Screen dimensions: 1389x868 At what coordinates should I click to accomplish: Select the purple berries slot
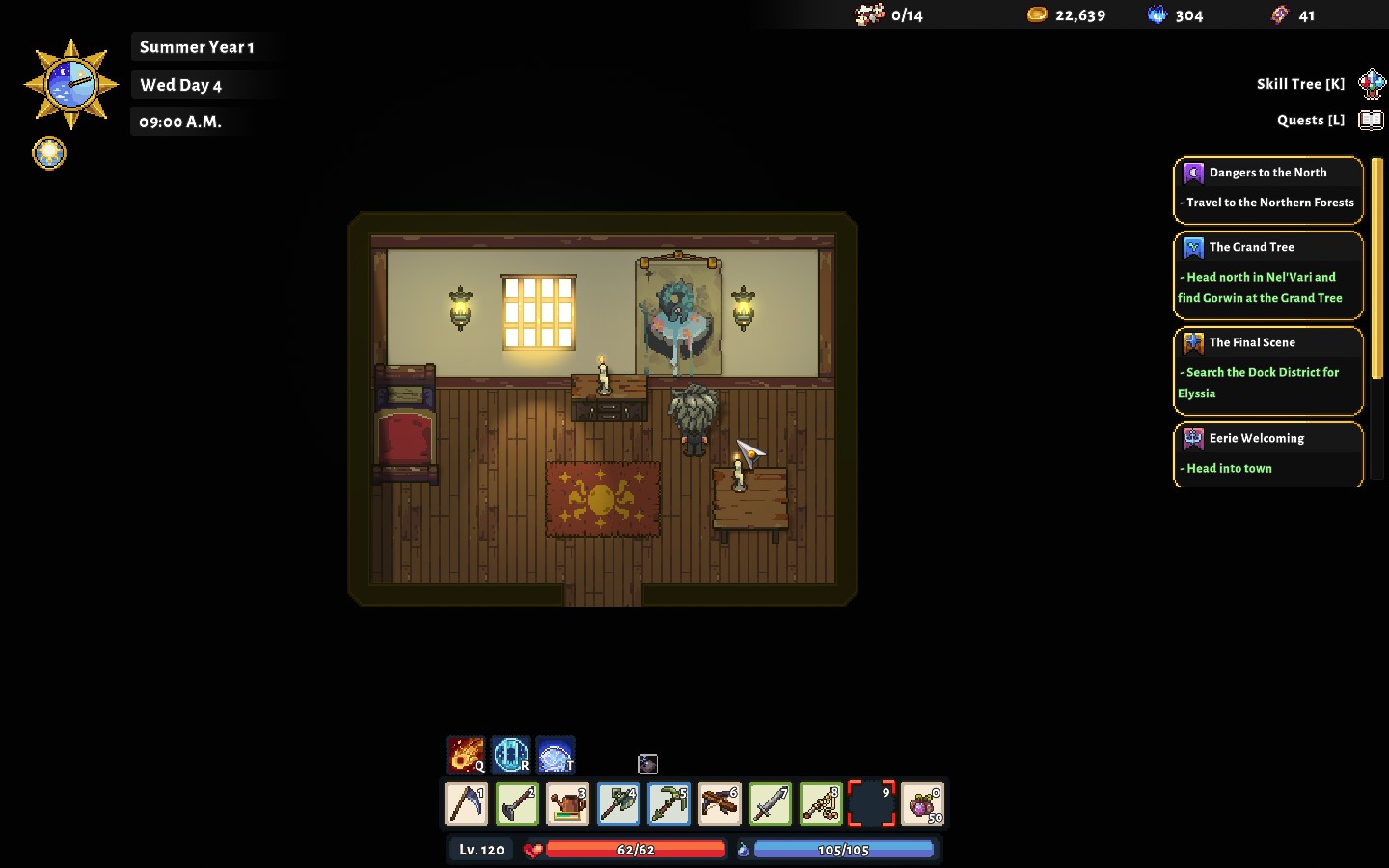pos(922,803)
